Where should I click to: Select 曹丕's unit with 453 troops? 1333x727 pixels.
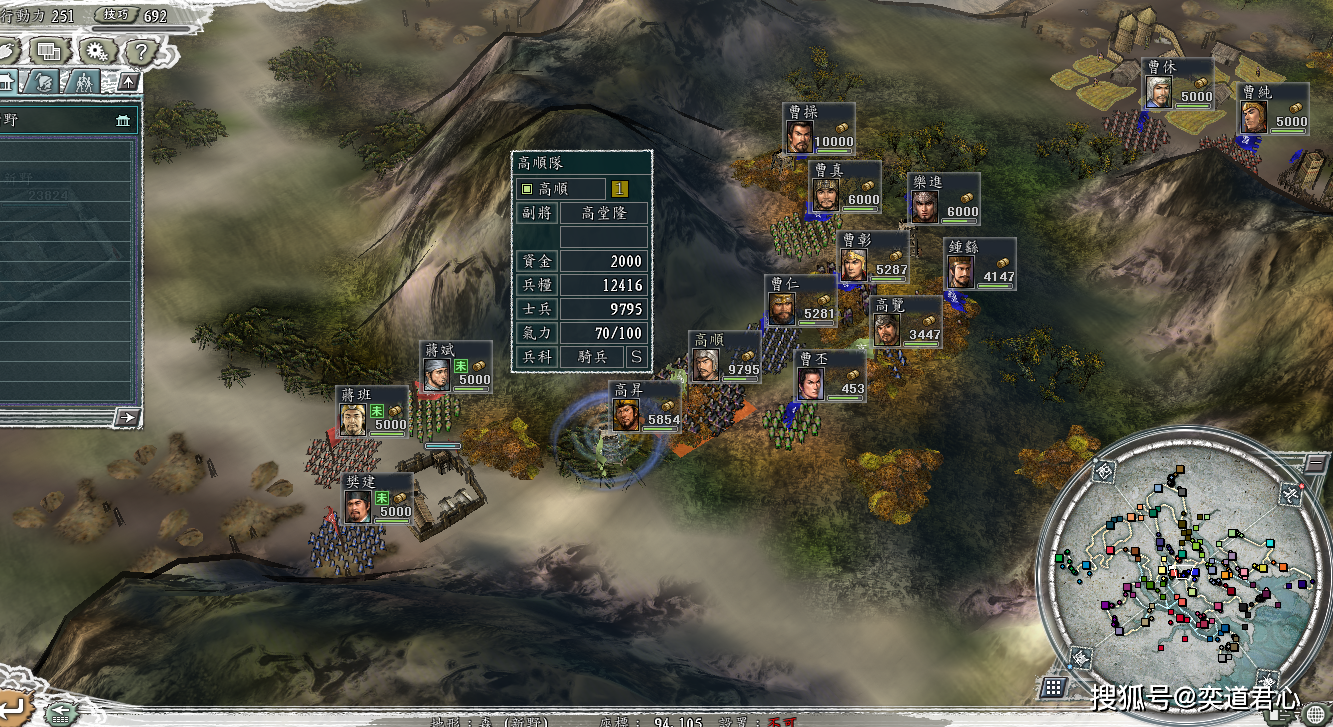coord(830,376)
